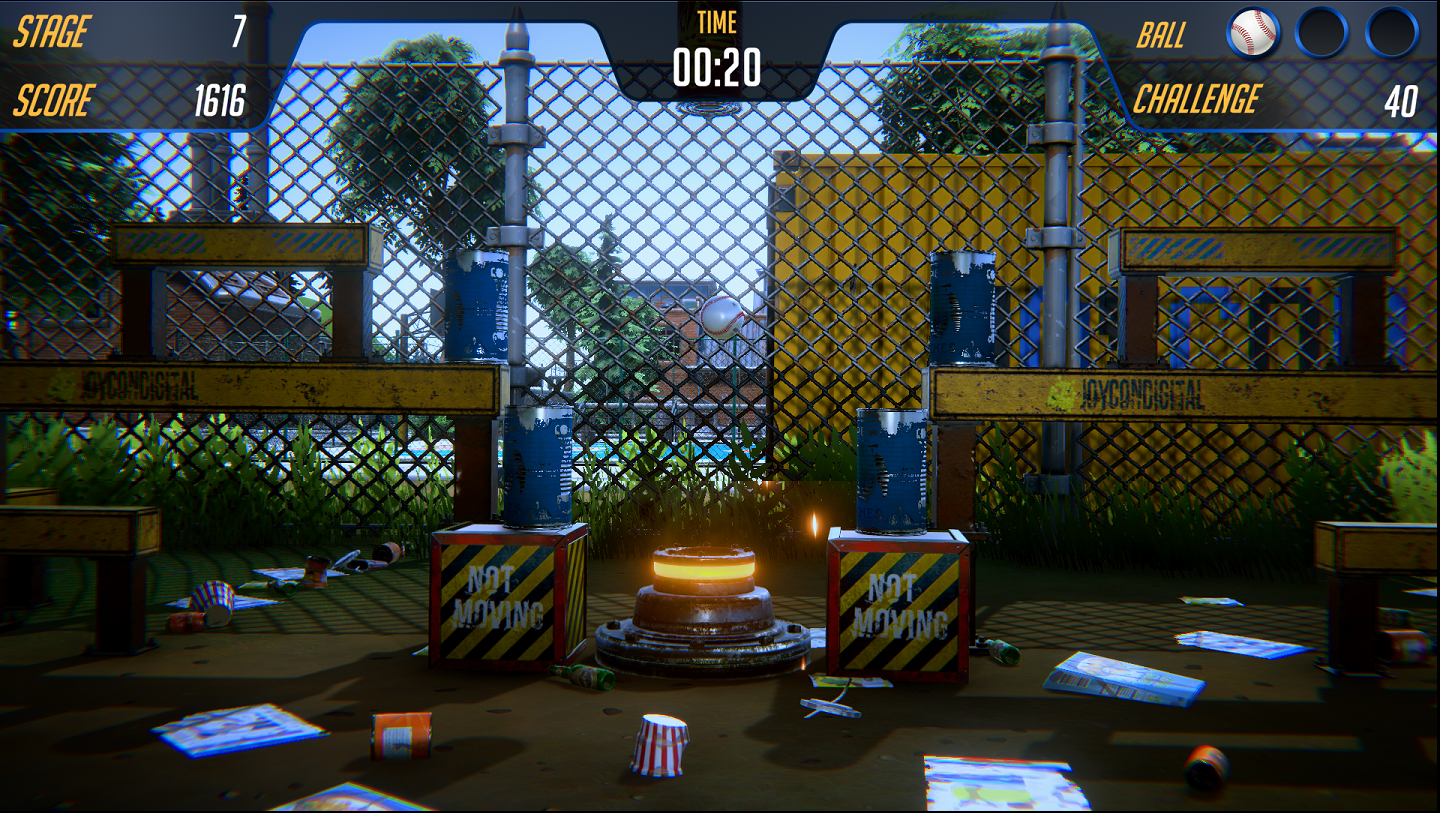Select the baseball in the ball slot
1440x813 pixels.
[1252, 33]
